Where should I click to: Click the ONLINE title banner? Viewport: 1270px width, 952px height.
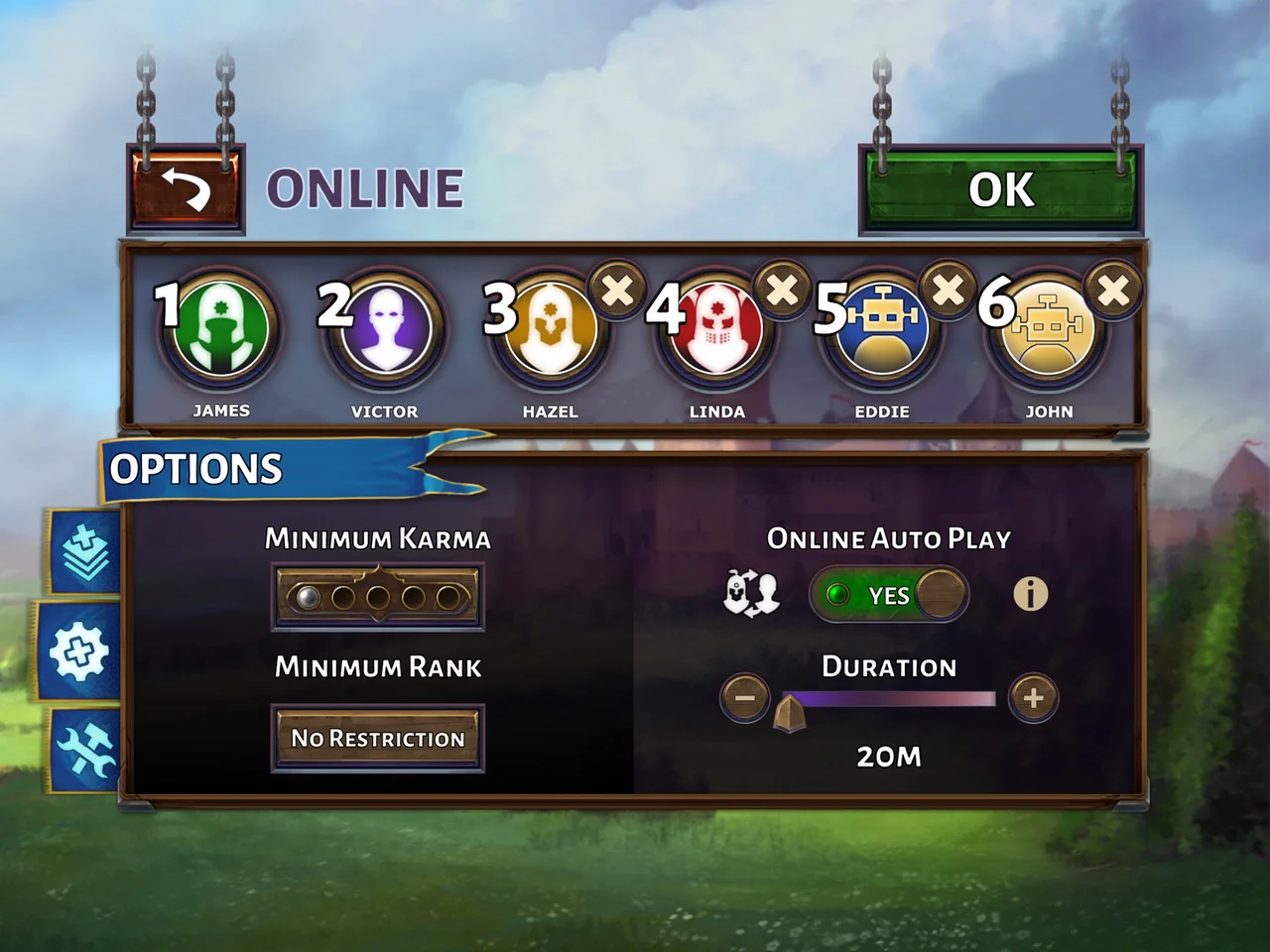[362, 188]
